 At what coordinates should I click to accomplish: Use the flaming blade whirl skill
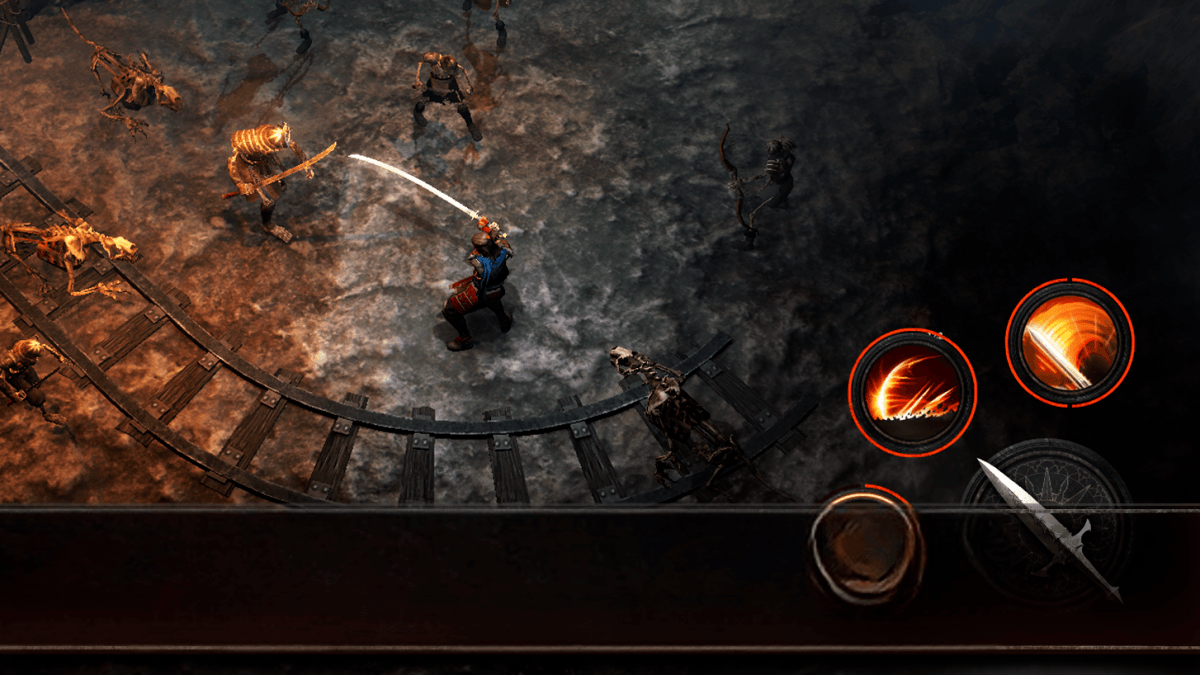point(1069,342)
